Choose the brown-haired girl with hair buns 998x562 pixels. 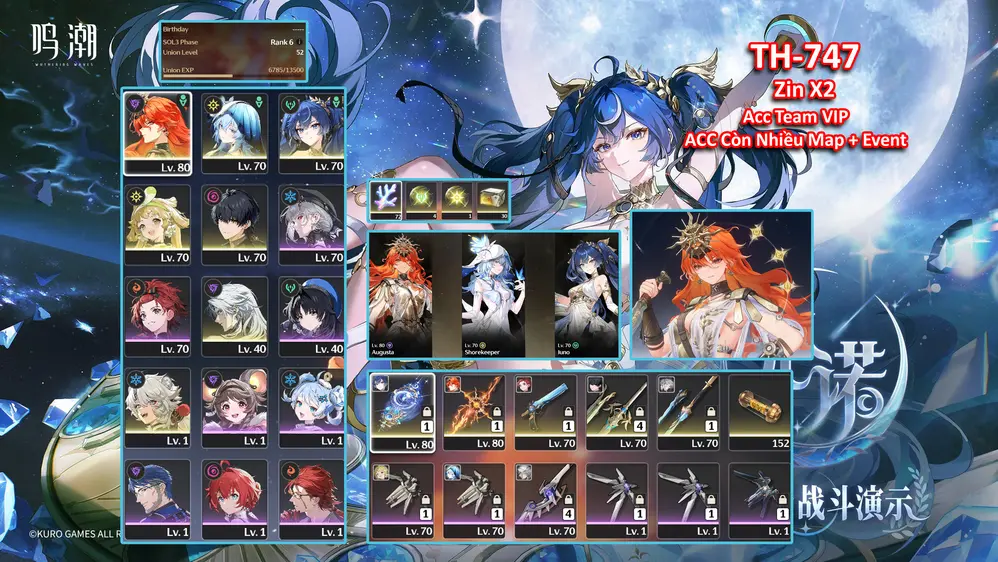(x=235, y=406)
